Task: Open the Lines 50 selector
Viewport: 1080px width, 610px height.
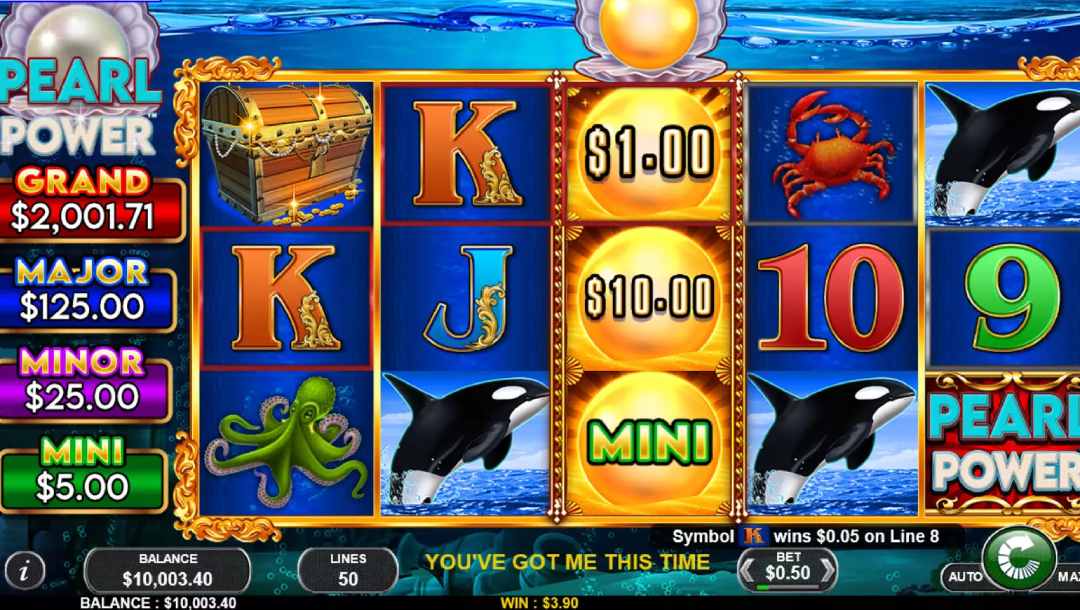Action: [347, 570]
